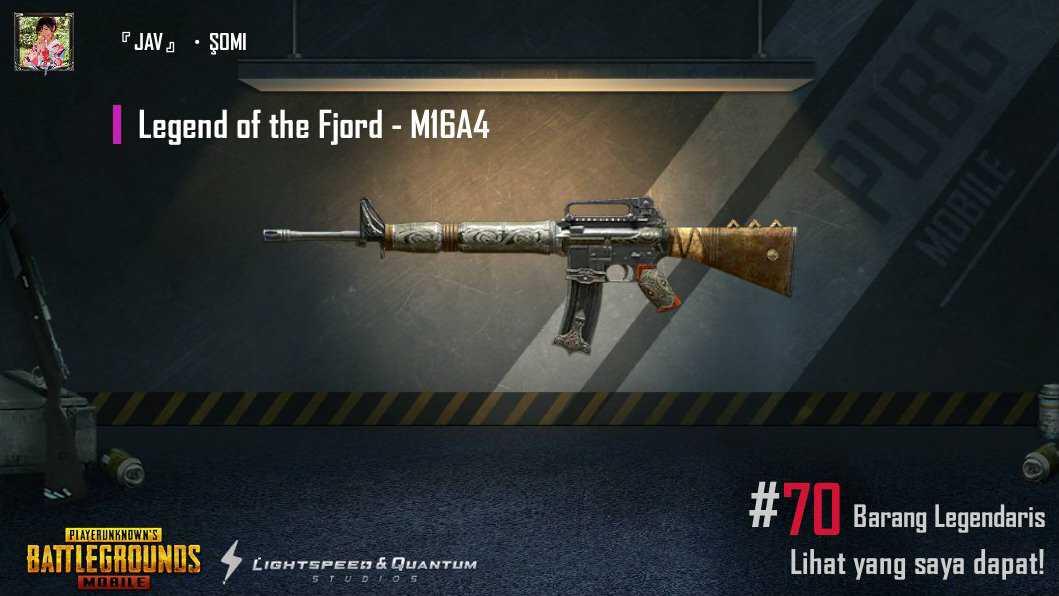
Task: Select the JAV SOMI player name
Action: 183,43
